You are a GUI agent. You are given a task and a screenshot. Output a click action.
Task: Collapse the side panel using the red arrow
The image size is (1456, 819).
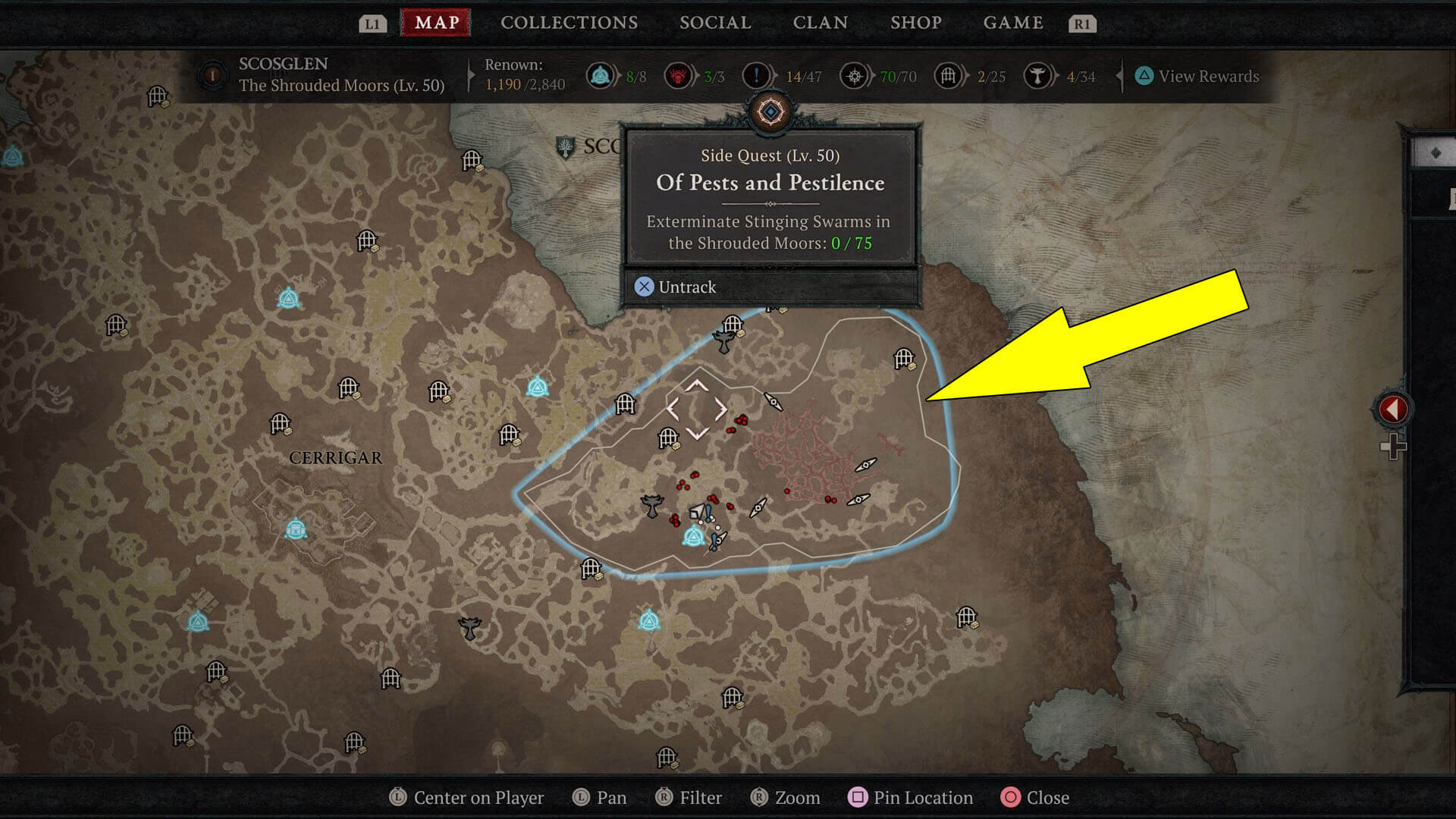(x=1392, y=407)
